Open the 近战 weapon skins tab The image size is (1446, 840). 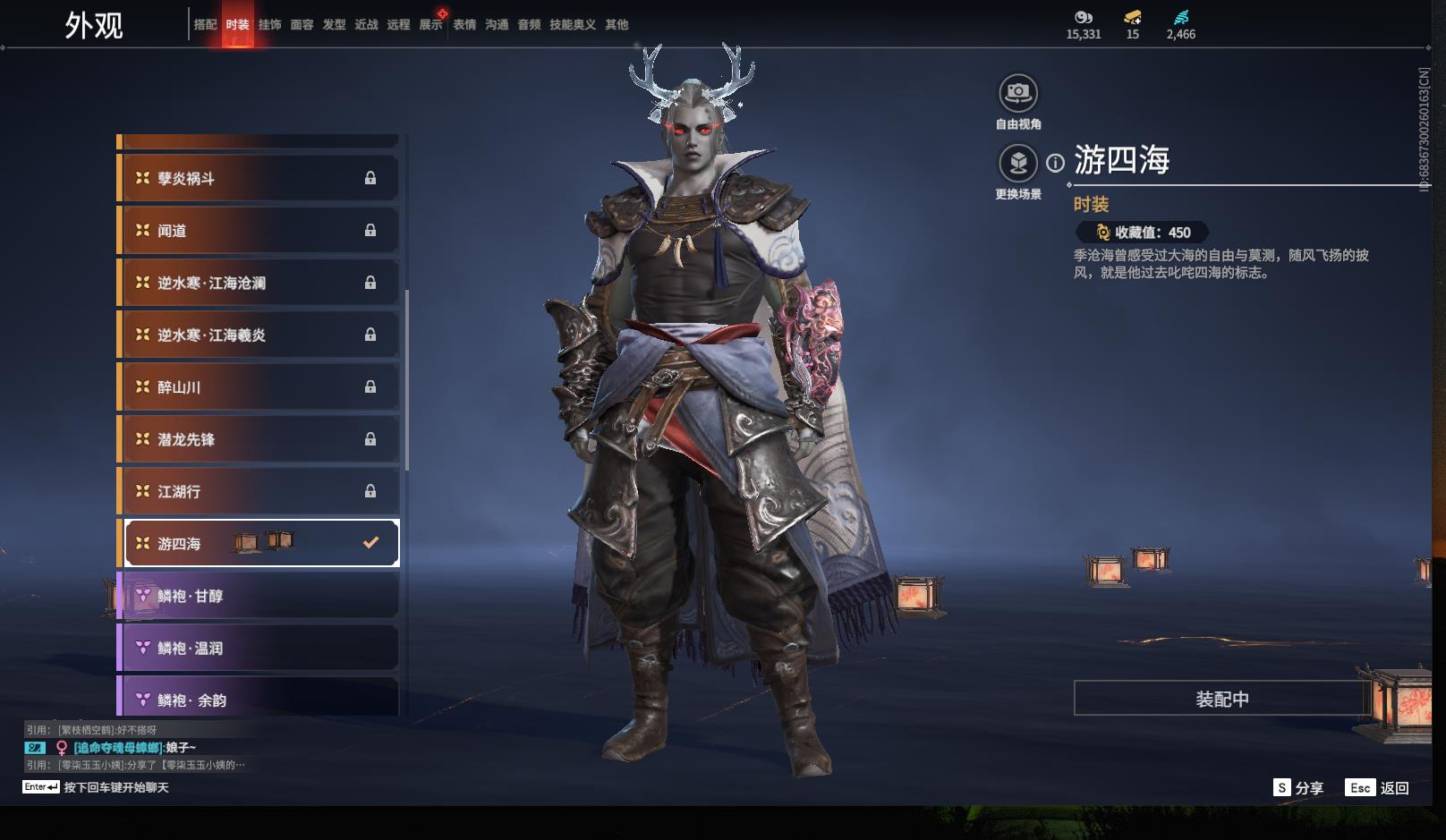pos(366,25)
